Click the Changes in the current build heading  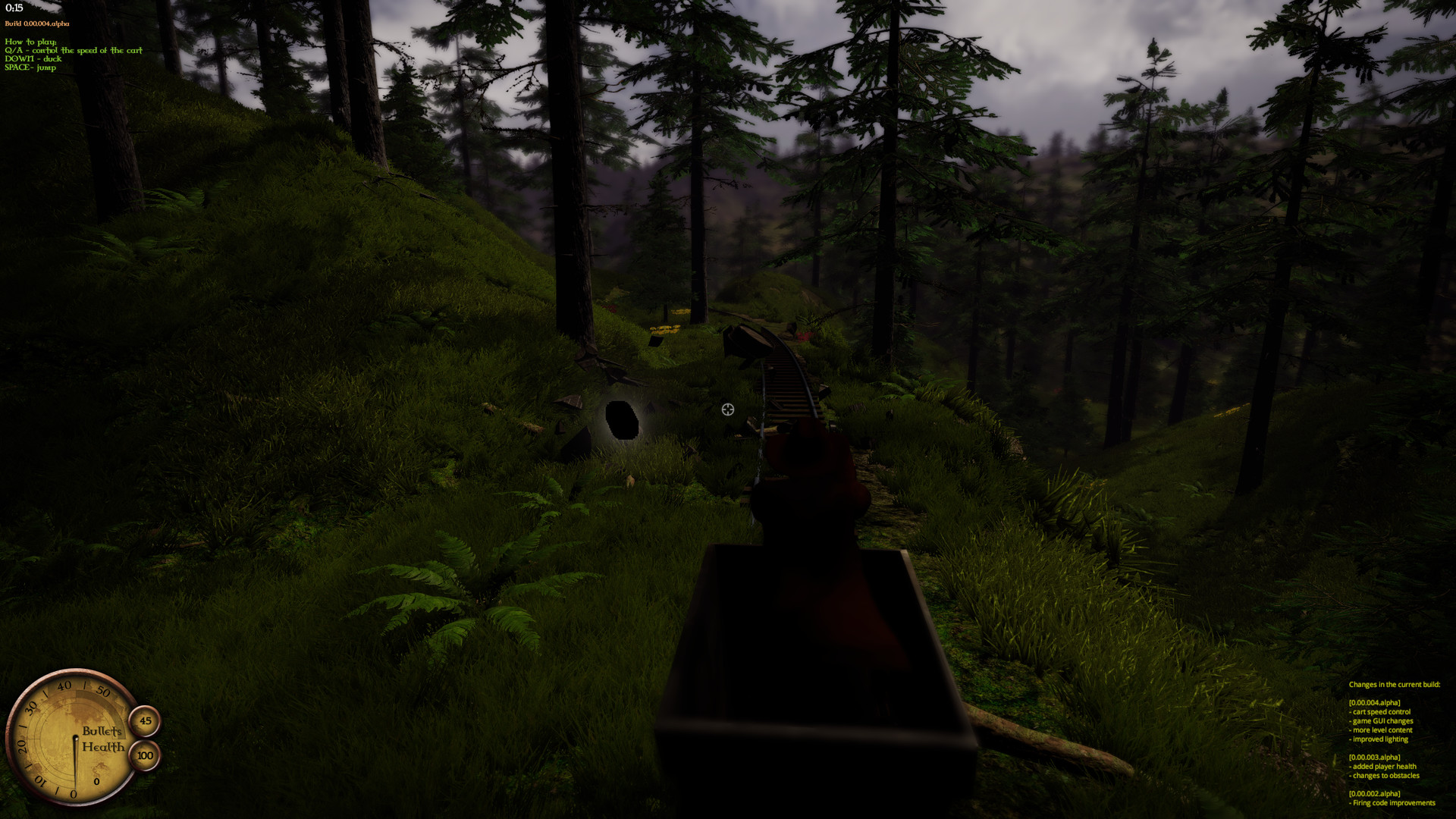(x=1395, y=684)
